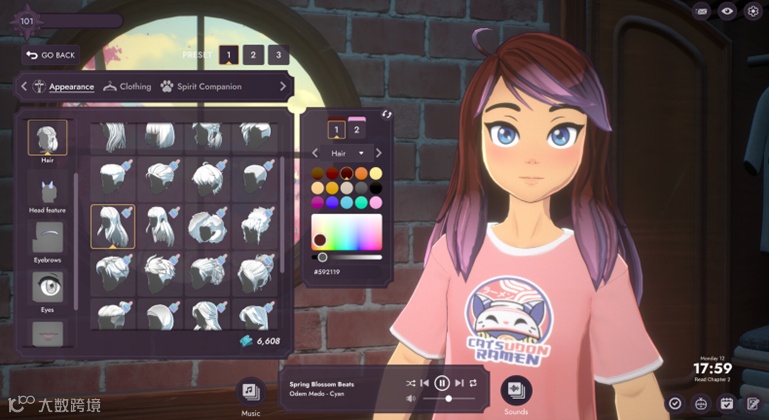Open the Spirit Companion tab
Image resolution: width=769 pixels, height=420 pixels.
(201, 87)
